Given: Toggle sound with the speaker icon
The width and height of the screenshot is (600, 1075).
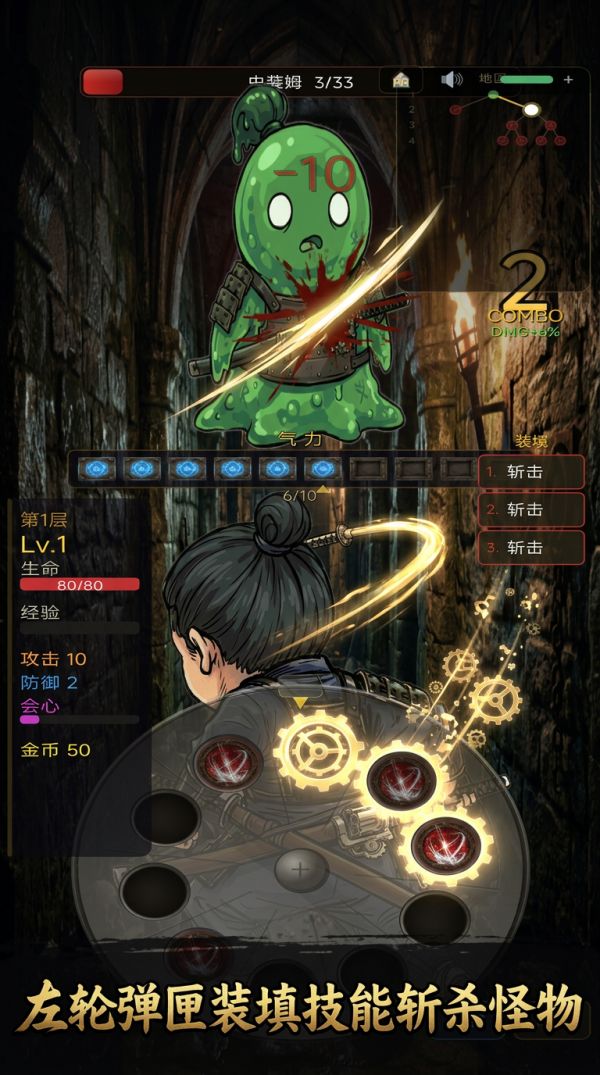Looking at the screenshot, I should point(452,80).
